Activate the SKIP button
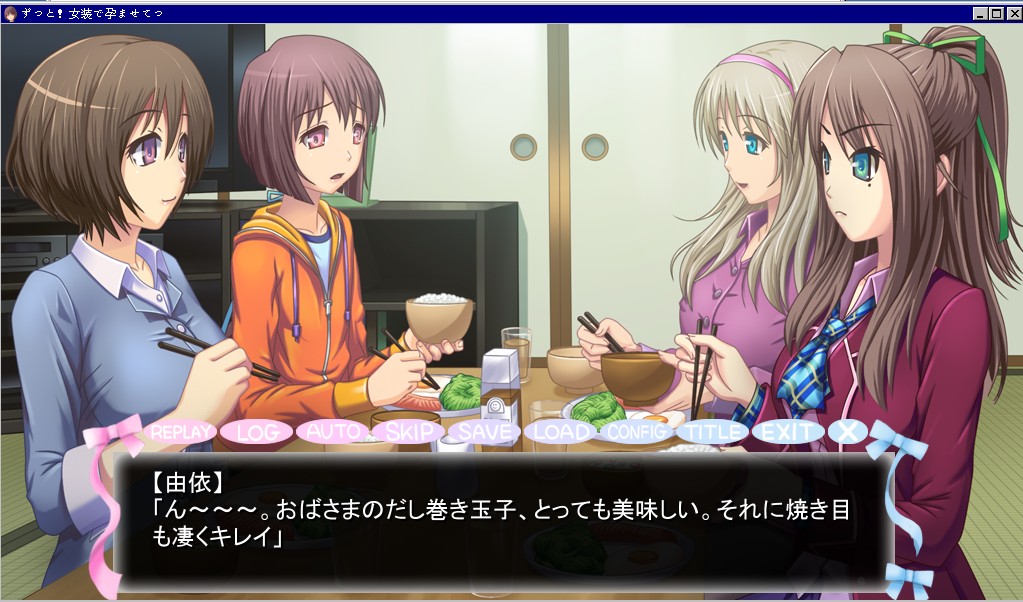This screenshot has width=1023, height=602. (408, 432)
